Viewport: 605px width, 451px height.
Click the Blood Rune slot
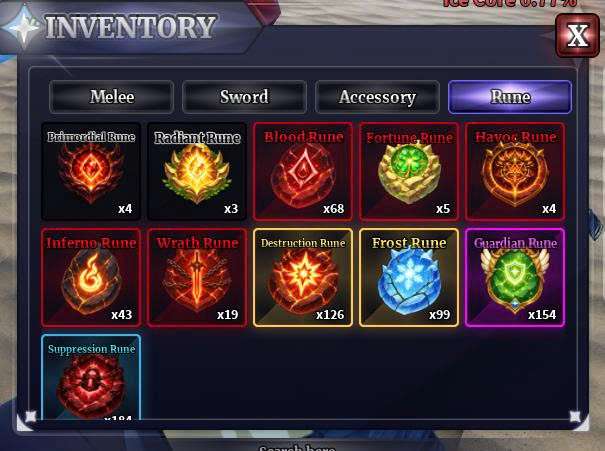(x=303, y=171)
